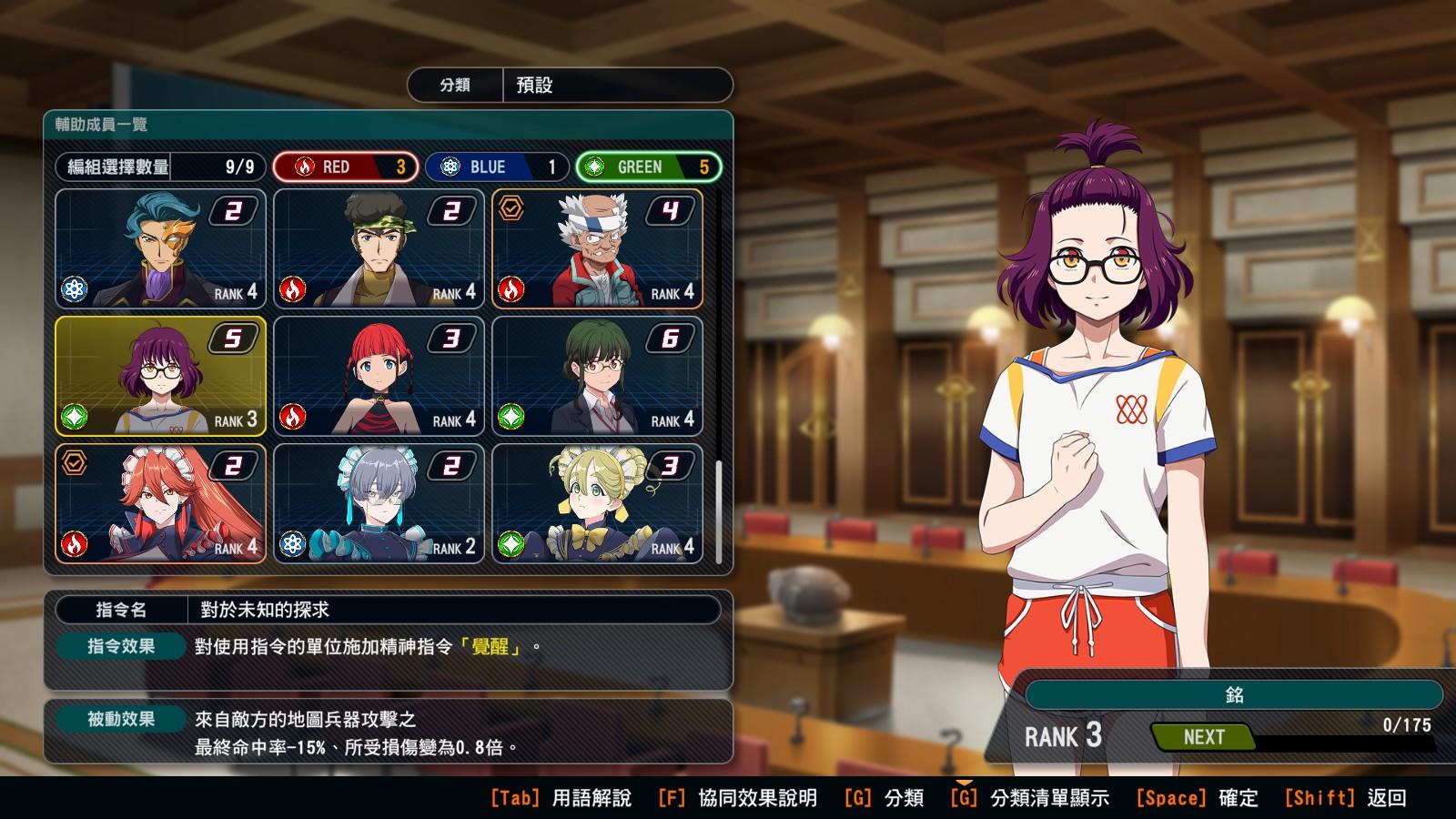Toggle 分類清單顯示 category list display
1456x819 pixels.
pyautogui.click(x=1029, y=798)
